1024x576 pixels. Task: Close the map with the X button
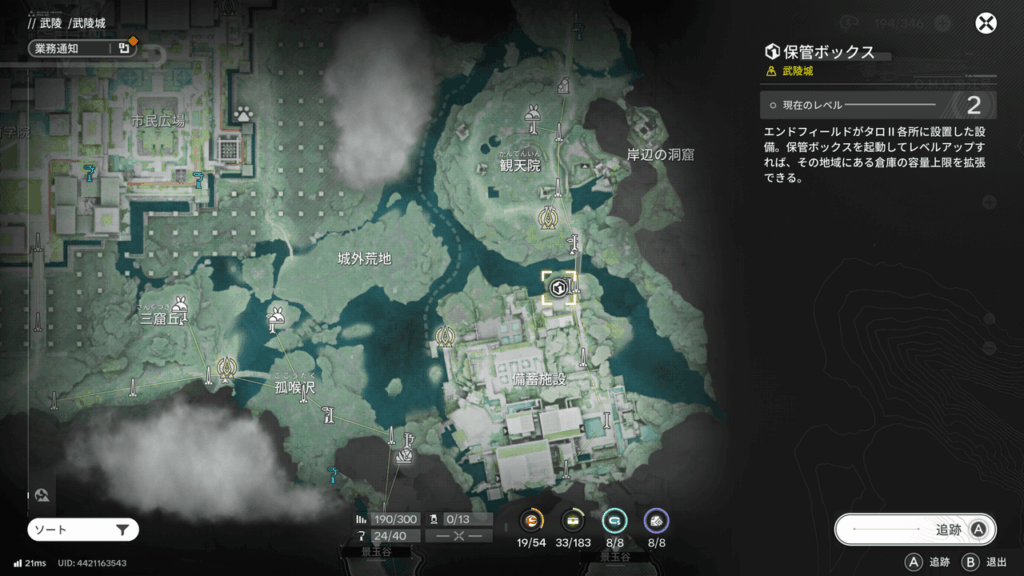pyautogui.click(x=986, y=24)
